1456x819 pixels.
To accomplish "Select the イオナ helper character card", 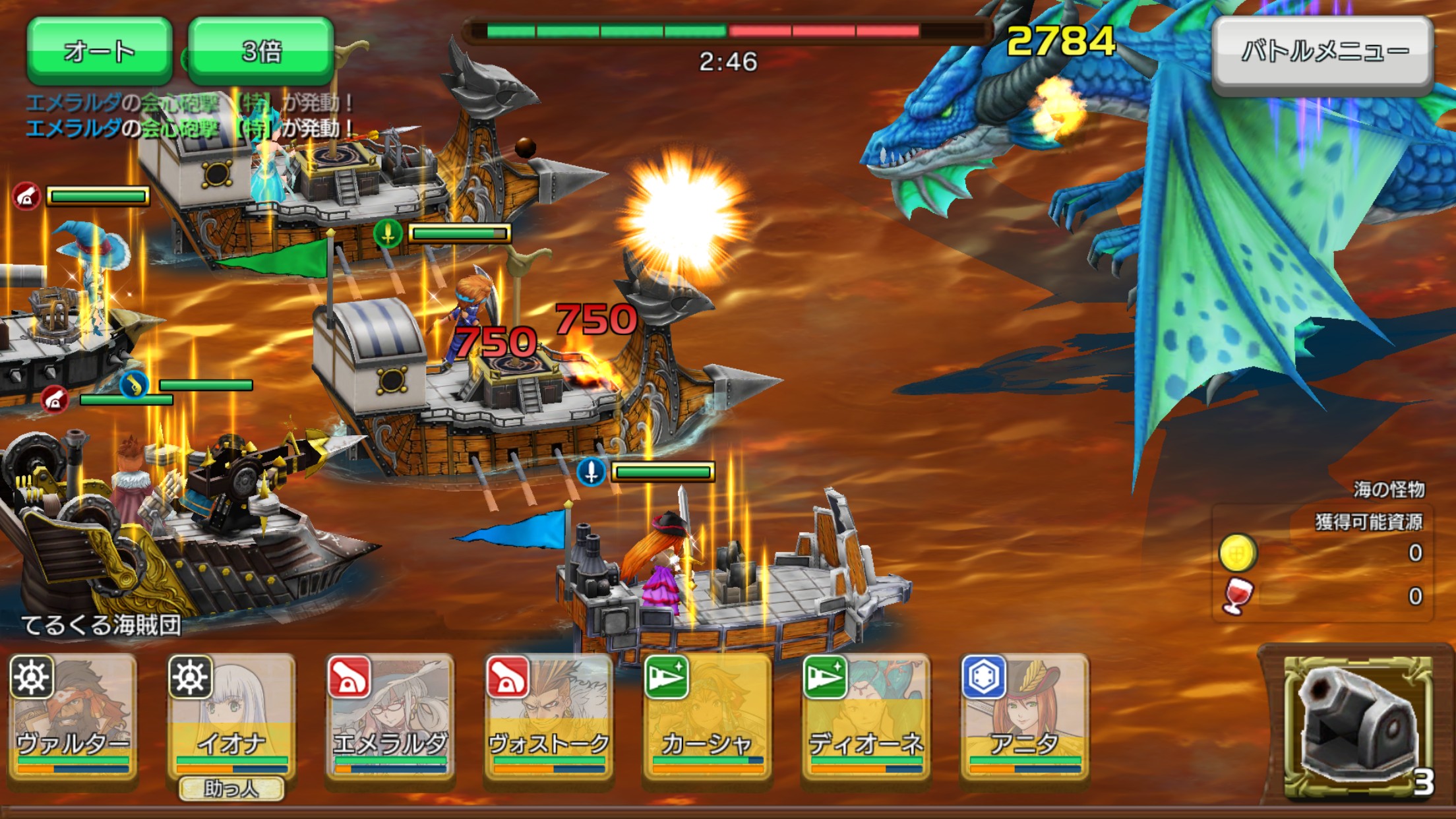I will (231, 717).
